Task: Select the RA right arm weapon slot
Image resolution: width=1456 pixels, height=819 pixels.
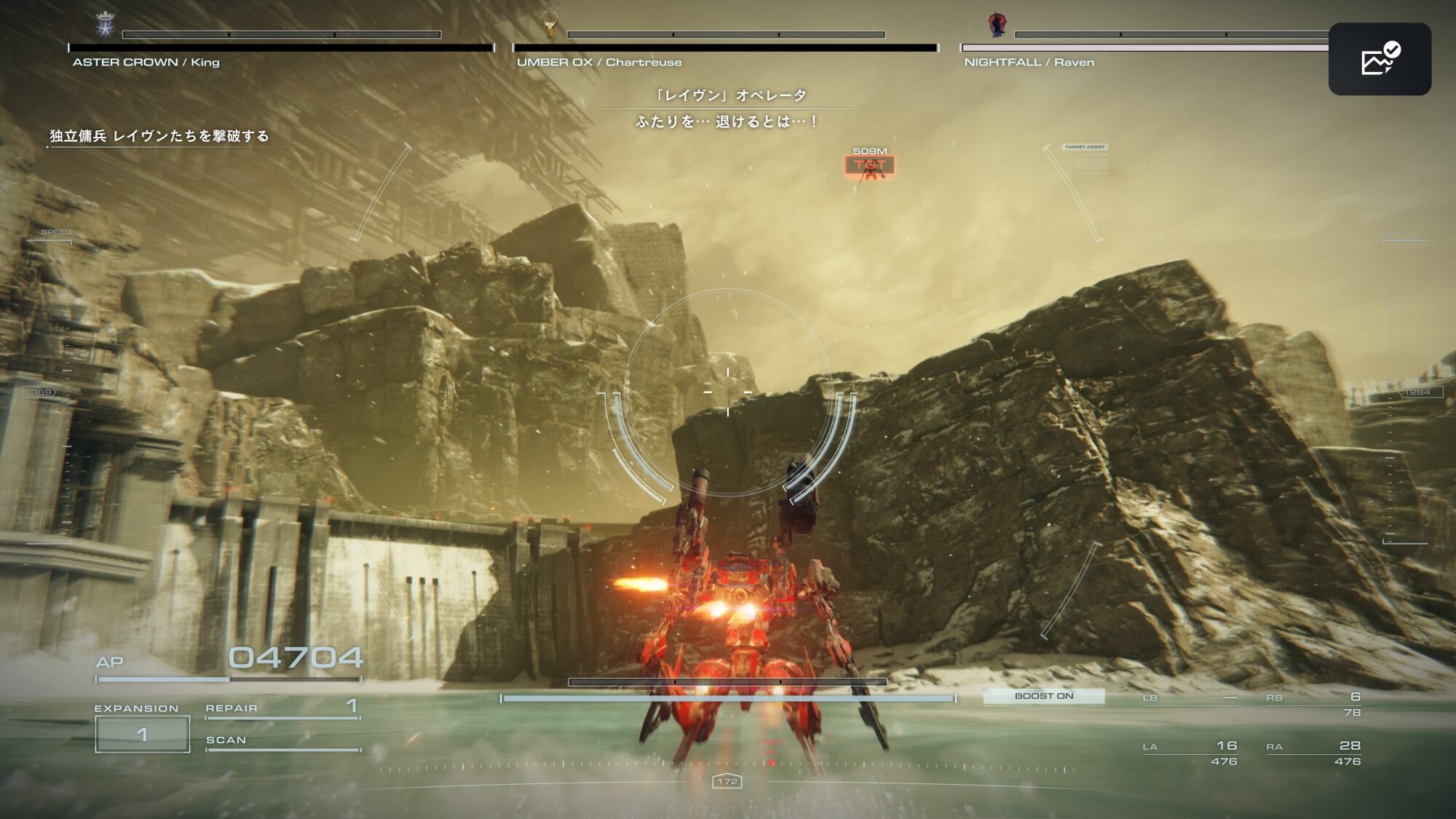Action: (1313, 753)
